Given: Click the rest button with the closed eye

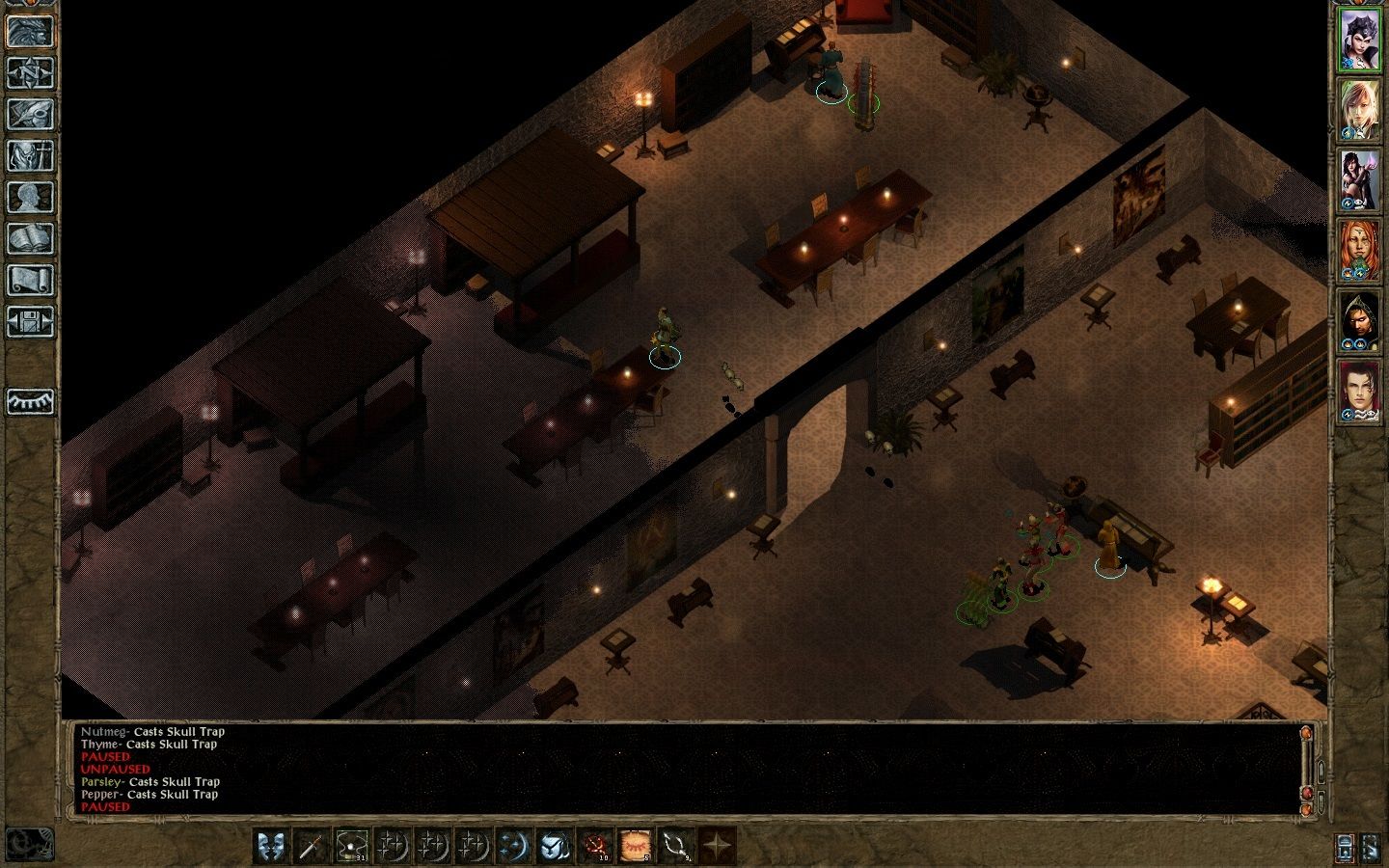Looking at the screenshot, I should (31, 401).
